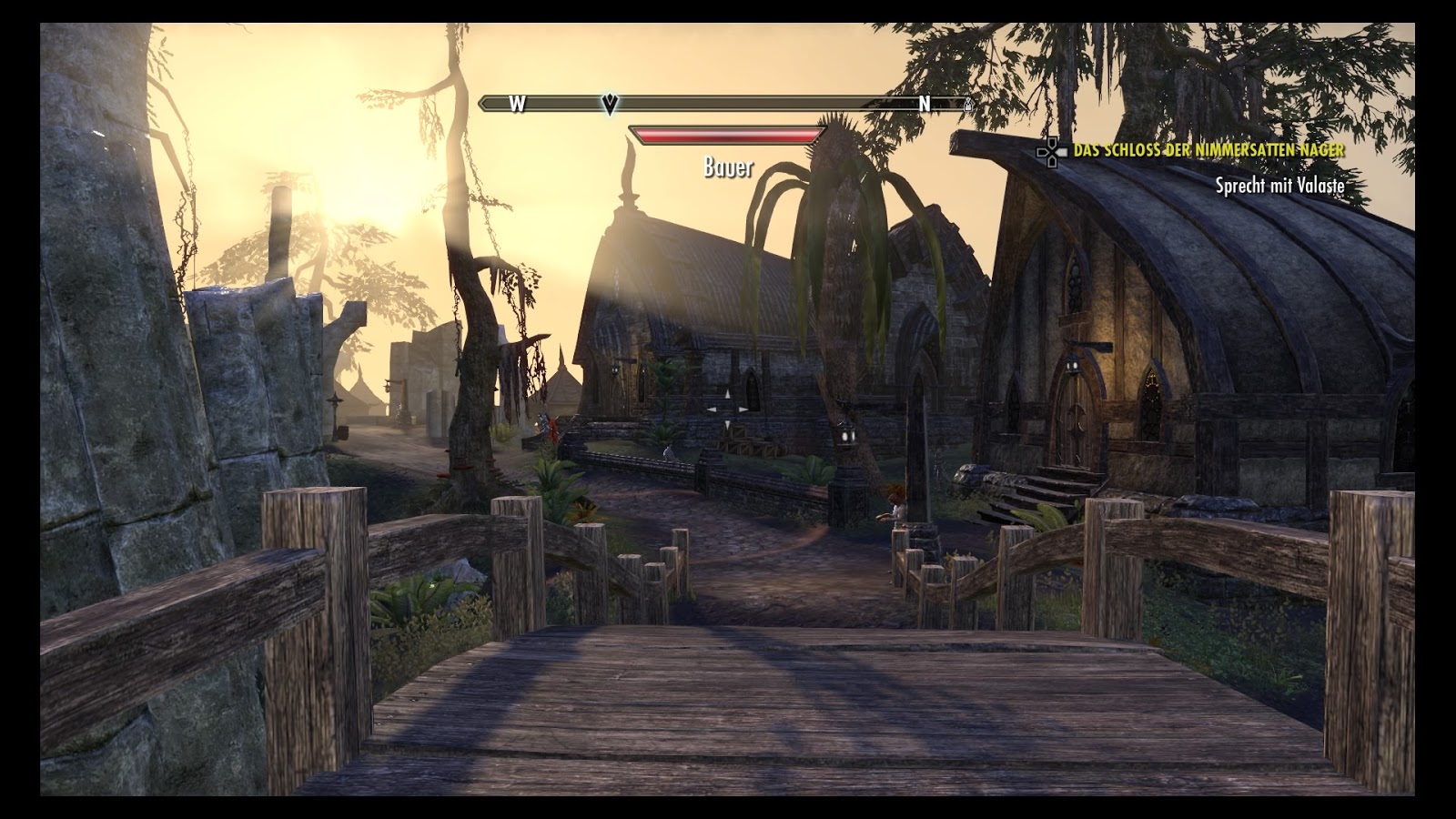Select the N marker on the compass
This screenshot has width=1456, height=819.
click(925, 104)
